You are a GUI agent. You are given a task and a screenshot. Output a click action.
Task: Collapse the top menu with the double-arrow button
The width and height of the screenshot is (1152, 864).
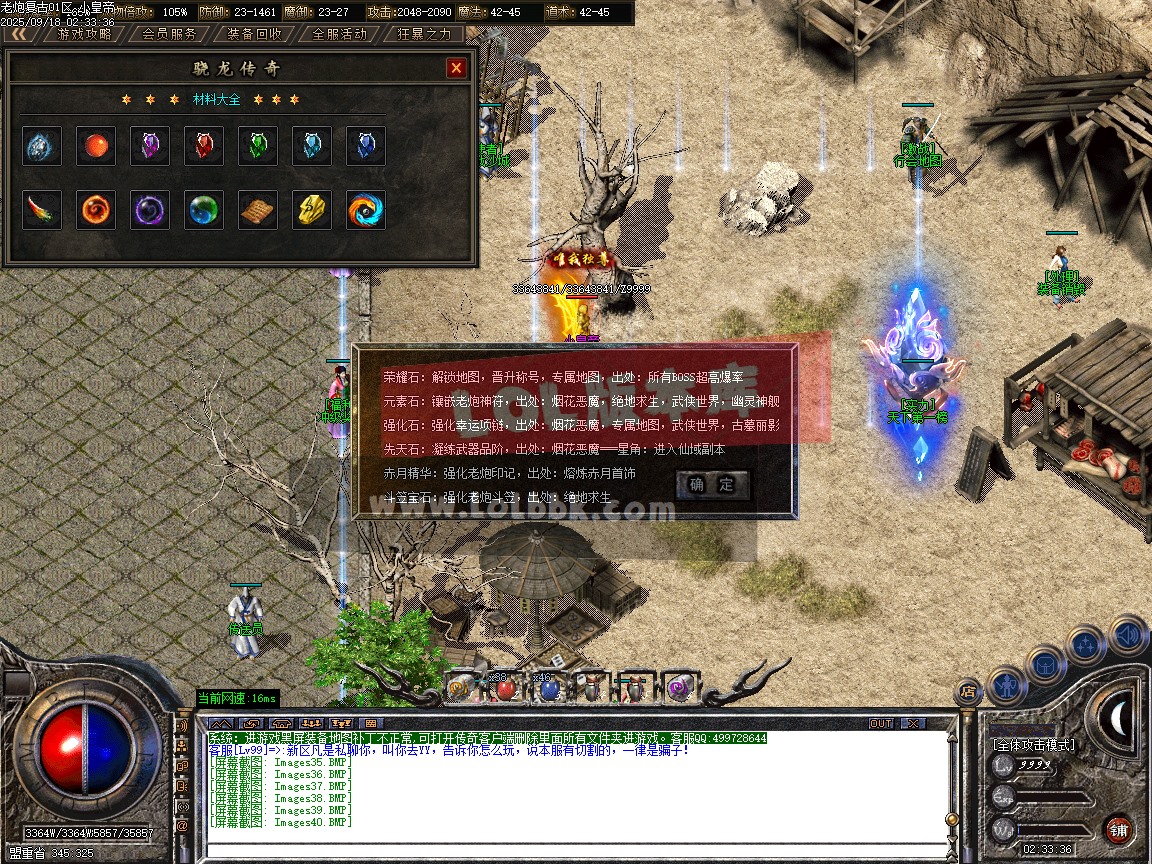coord(19,34)
